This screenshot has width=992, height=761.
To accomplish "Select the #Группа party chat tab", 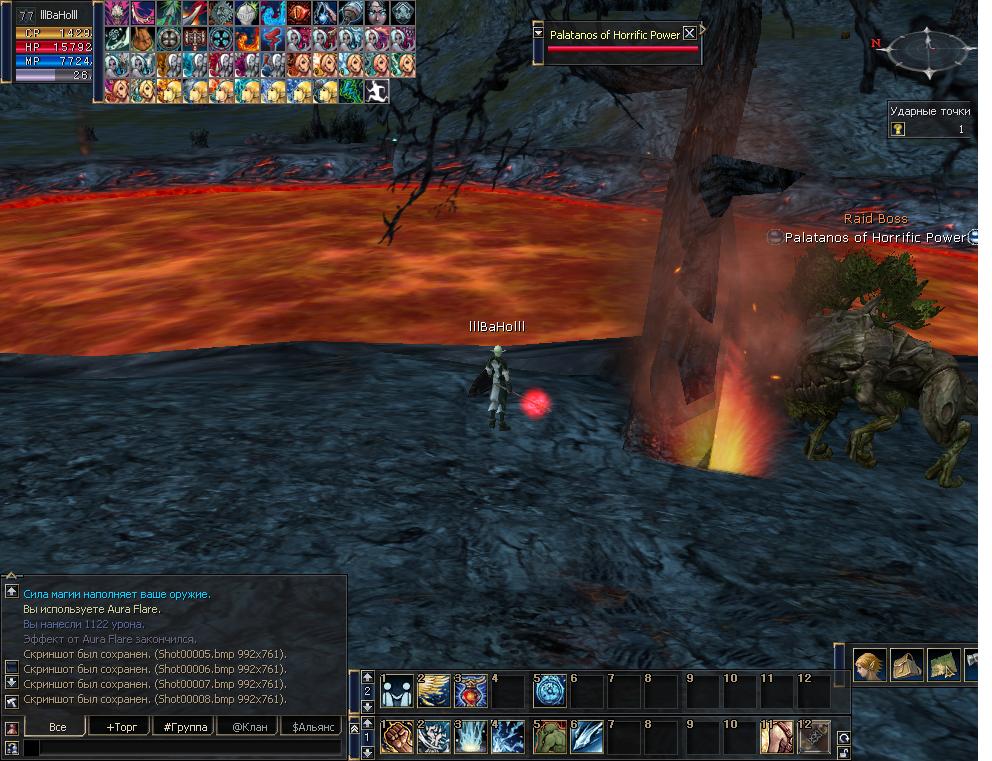I will point(185,727).
